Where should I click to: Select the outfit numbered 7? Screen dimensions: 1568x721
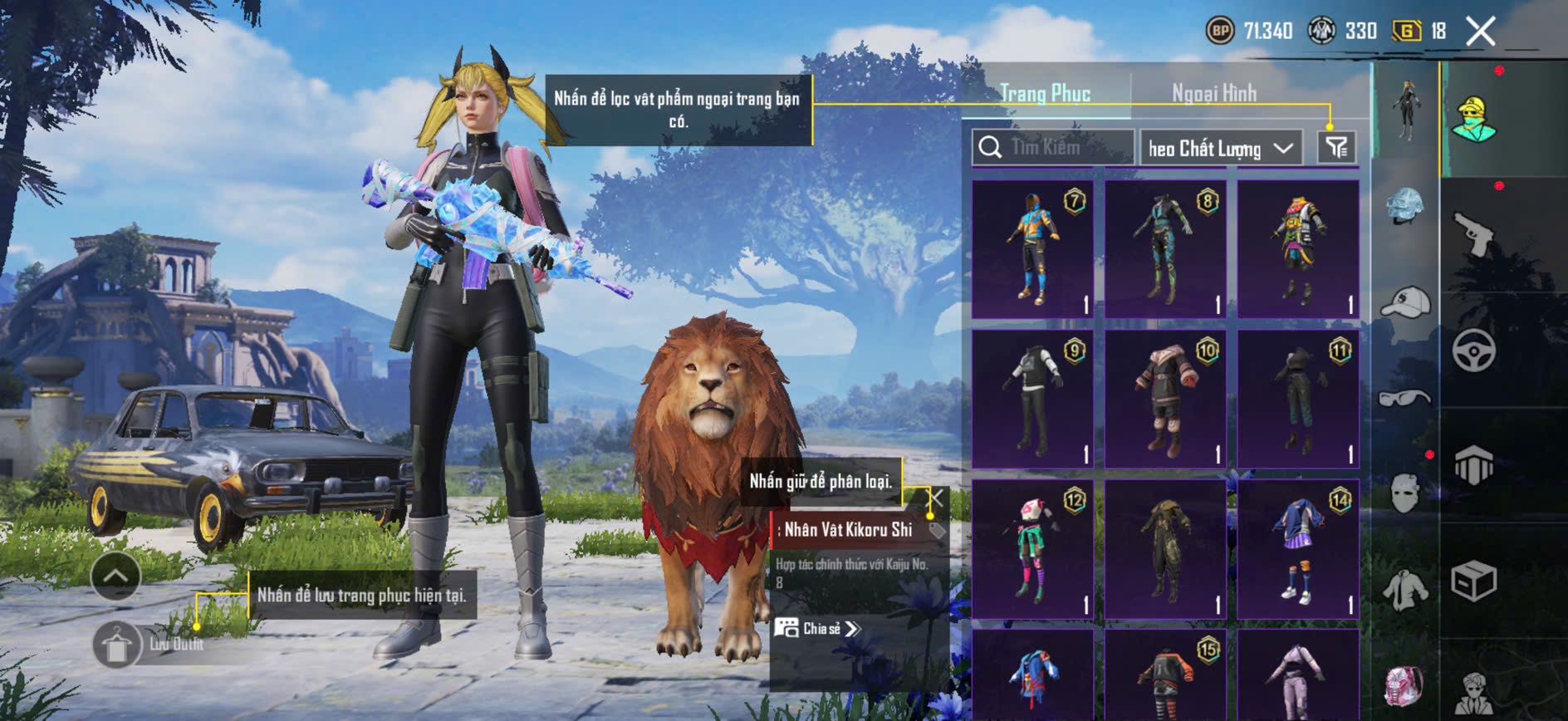tap(1032, 249)
